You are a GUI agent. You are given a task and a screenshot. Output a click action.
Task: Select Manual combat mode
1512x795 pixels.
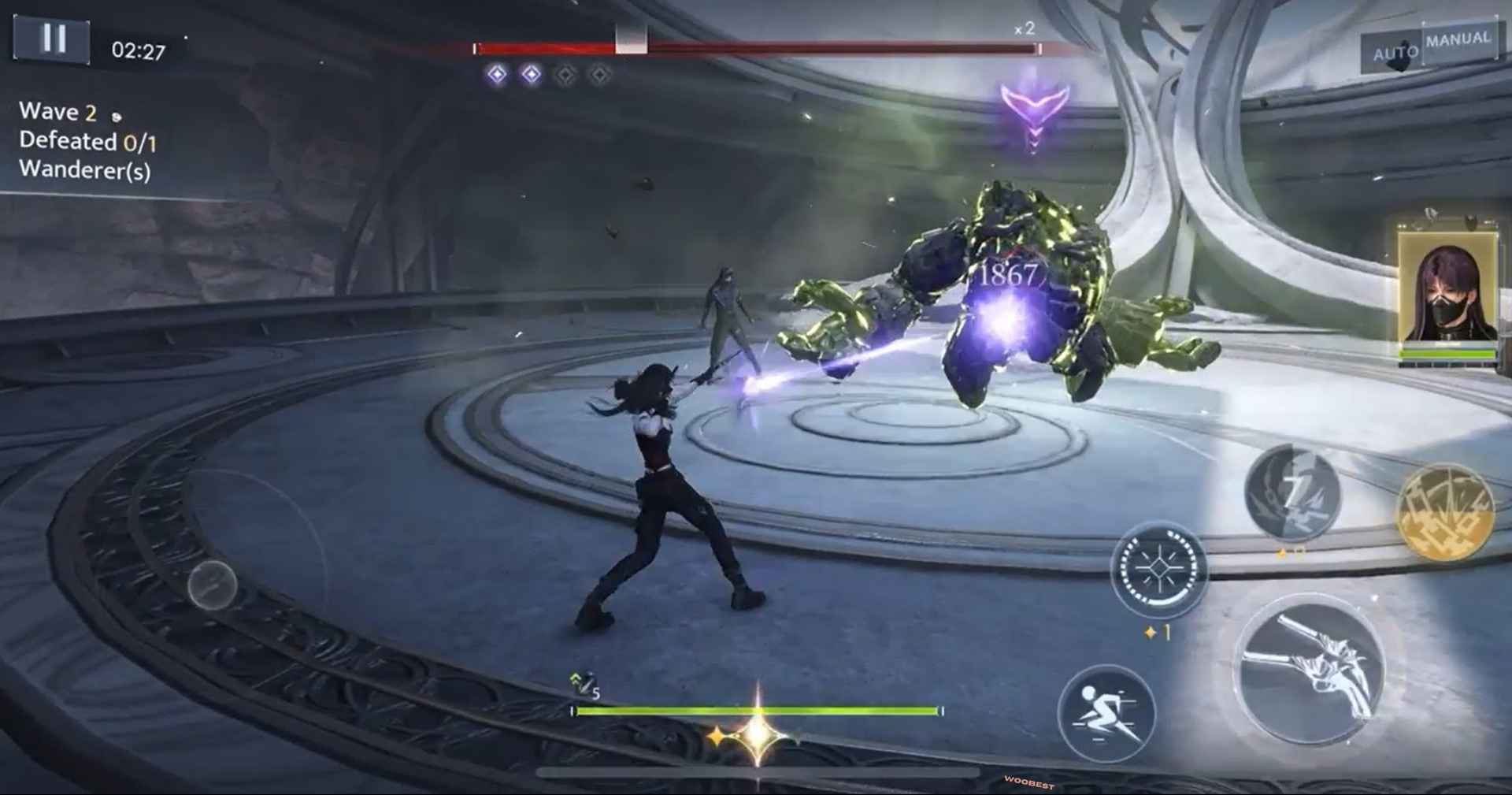pos(1458,39)
